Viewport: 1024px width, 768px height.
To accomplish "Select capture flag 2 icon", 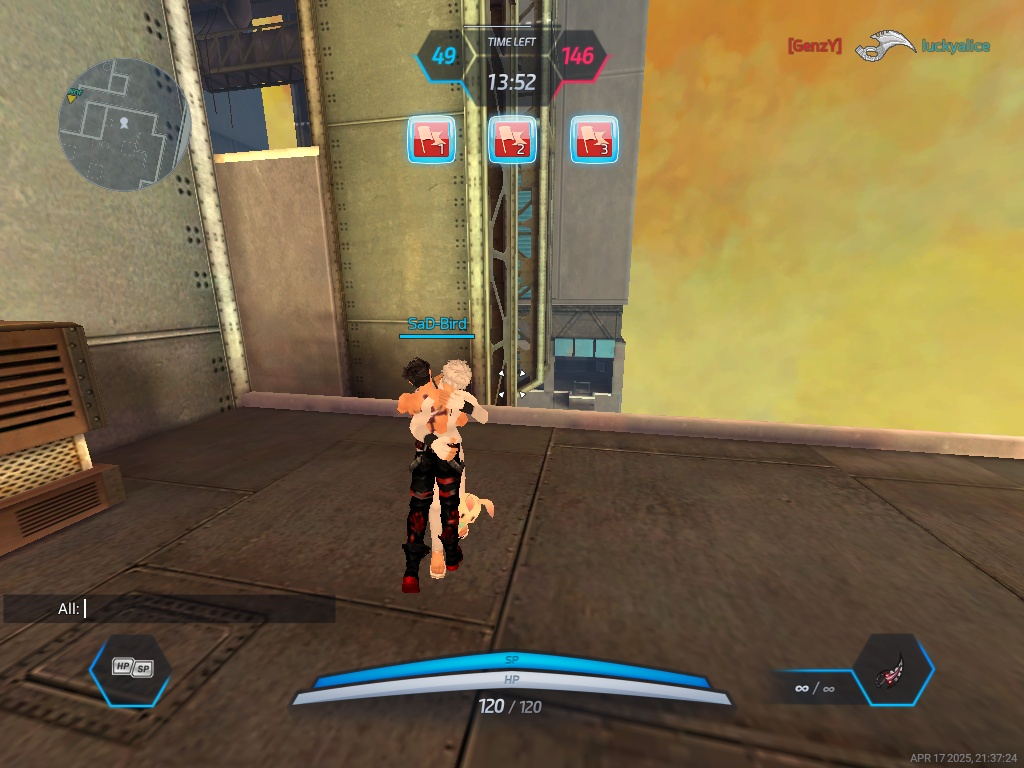I will [x=512, y=140].
